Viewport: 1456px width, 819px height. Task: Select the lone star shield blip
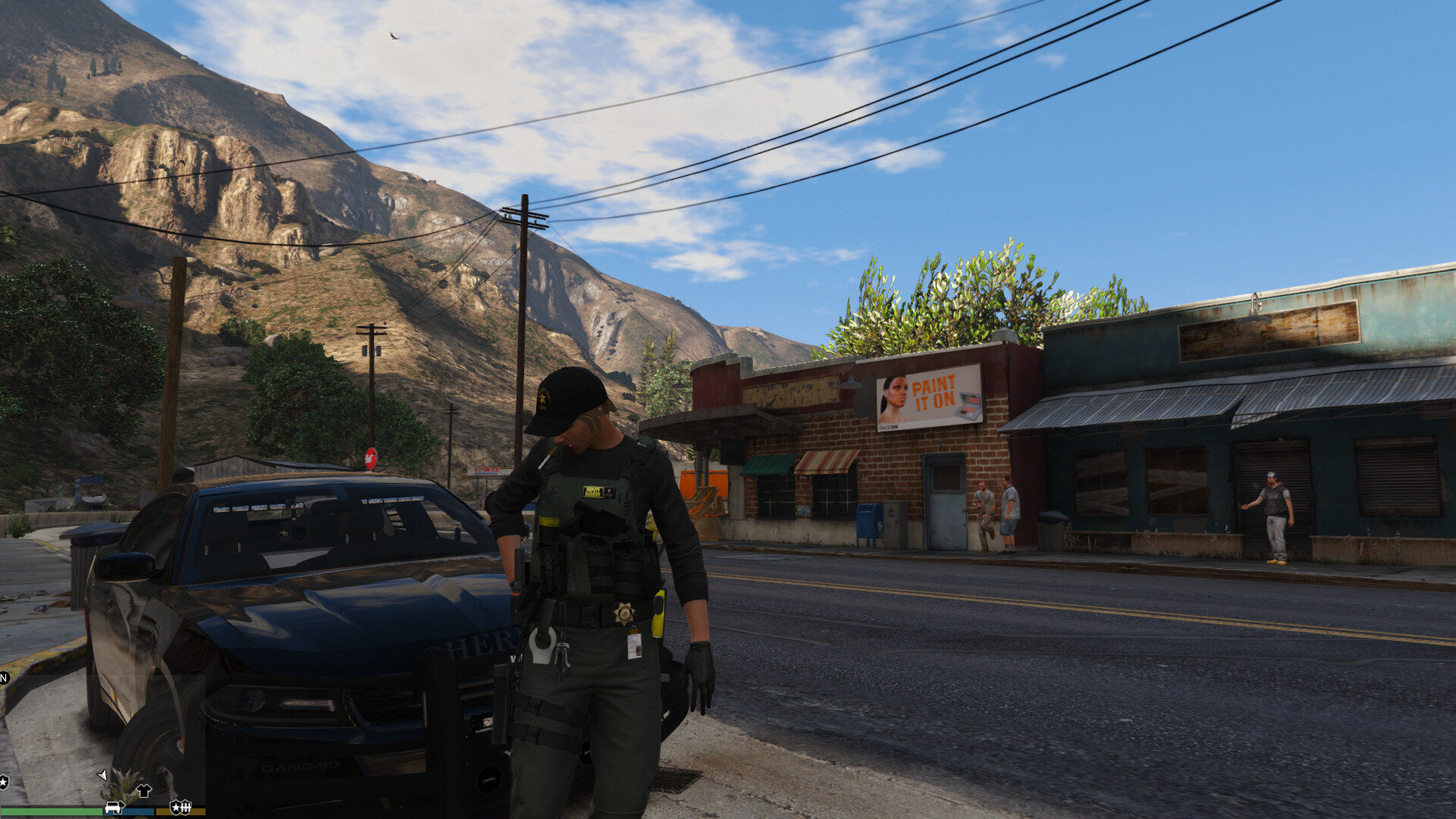[3, 781]
